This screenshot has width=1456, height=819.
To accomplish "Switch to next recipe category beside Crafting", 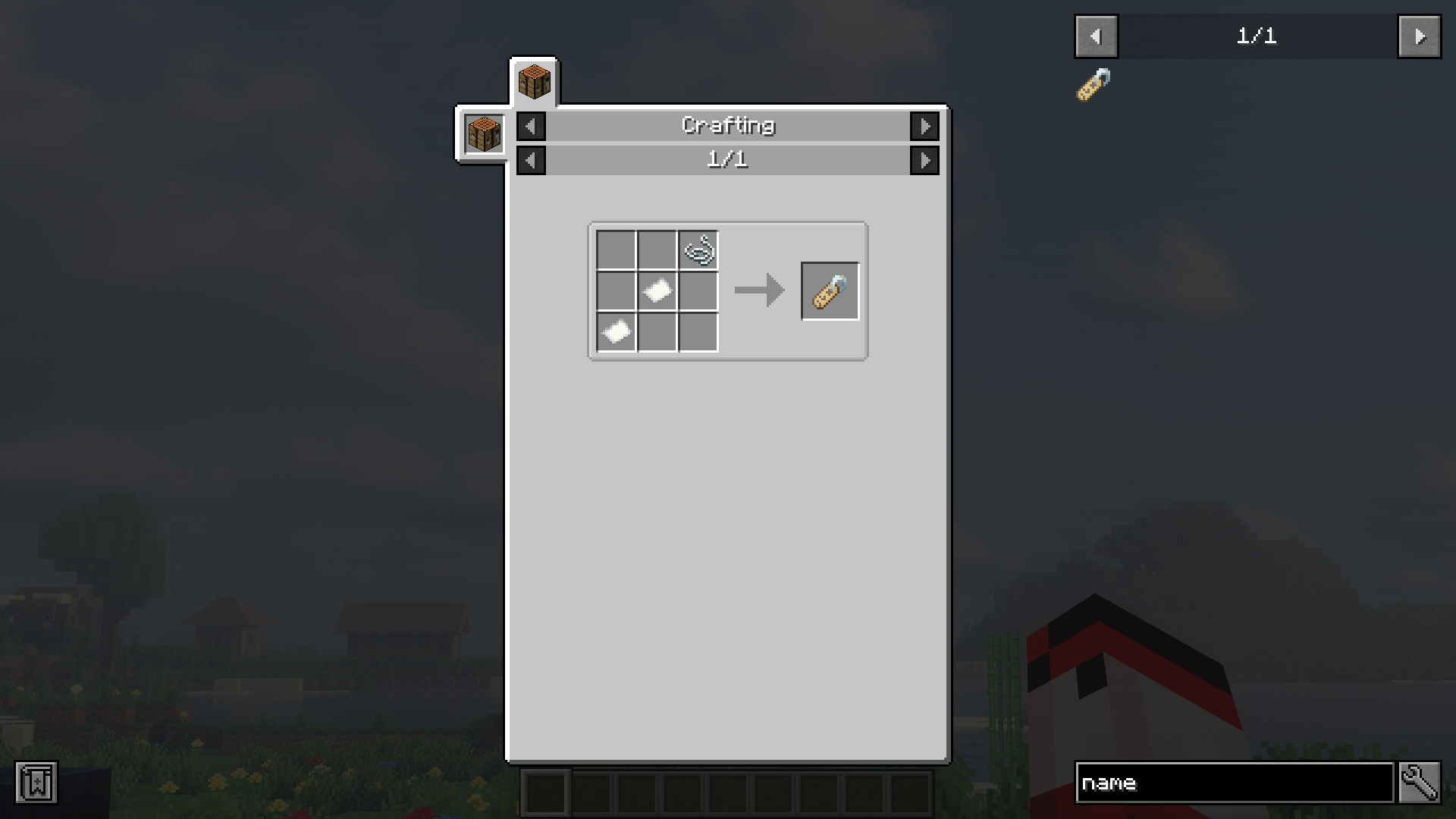I will (924, 126).
